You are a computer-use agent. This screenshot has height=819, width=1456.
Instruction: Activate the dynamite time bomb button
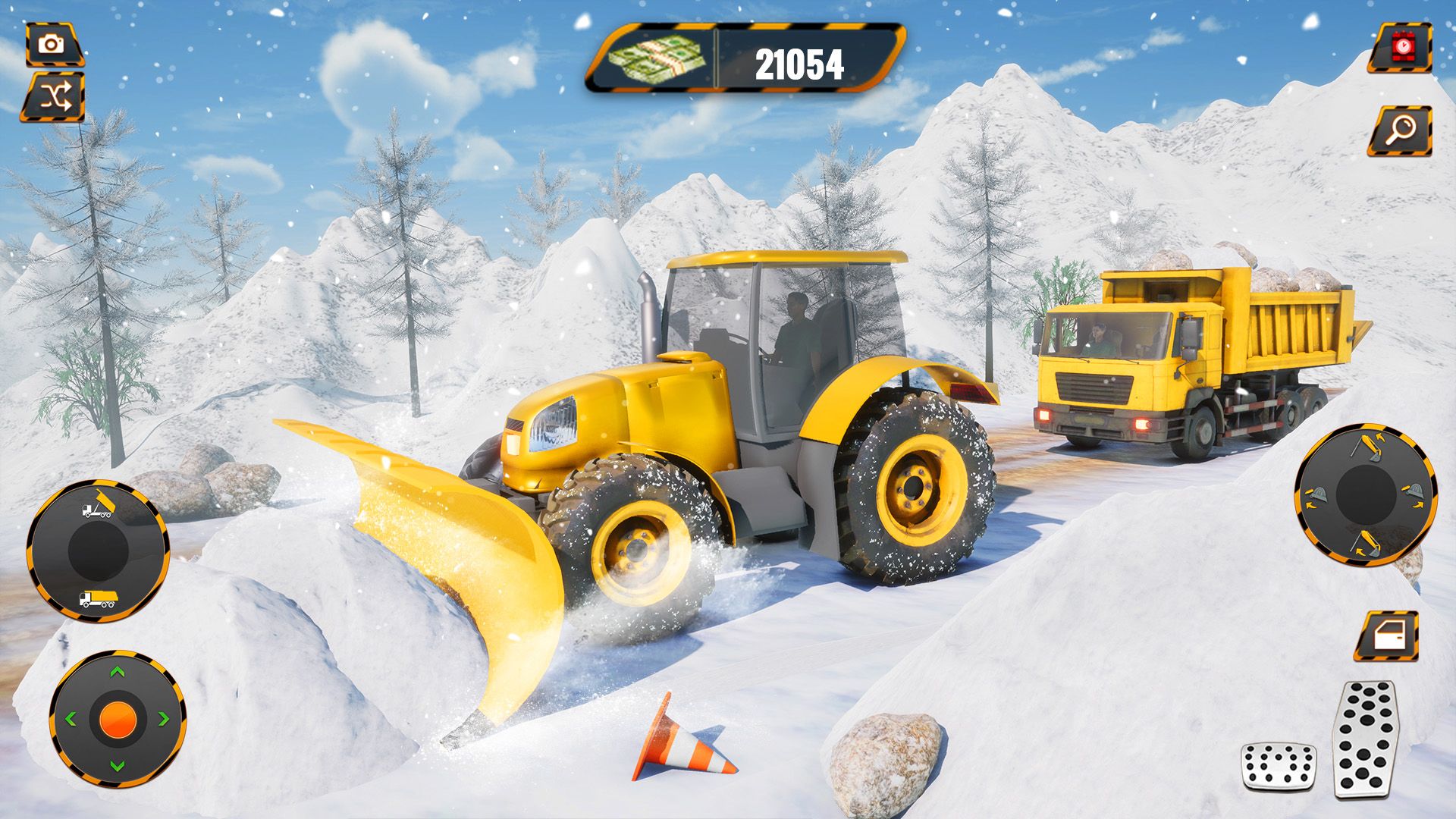(x=1401, y=47)
